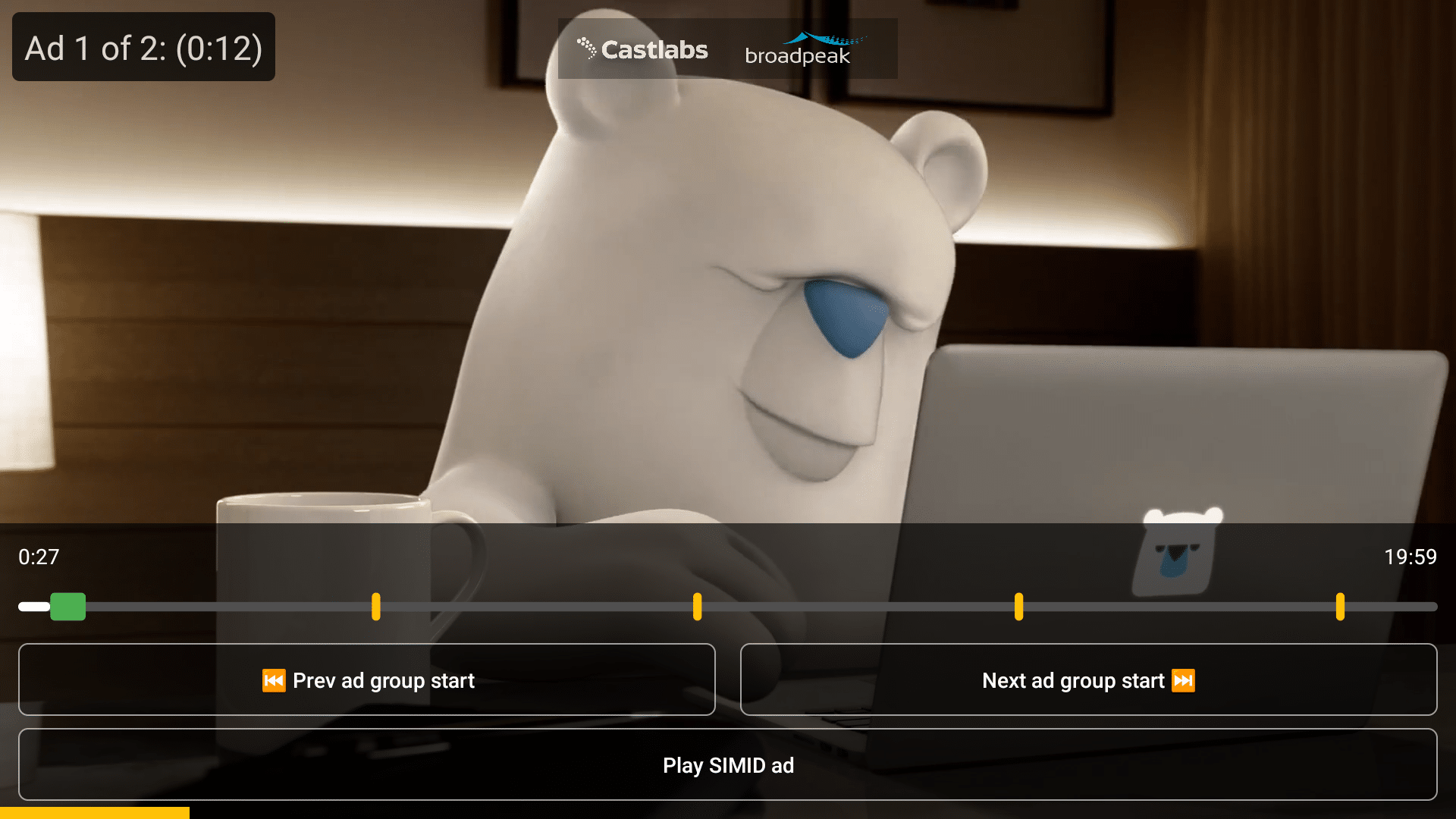Click the last yellow ad marker near the end

coord(1341,607)
